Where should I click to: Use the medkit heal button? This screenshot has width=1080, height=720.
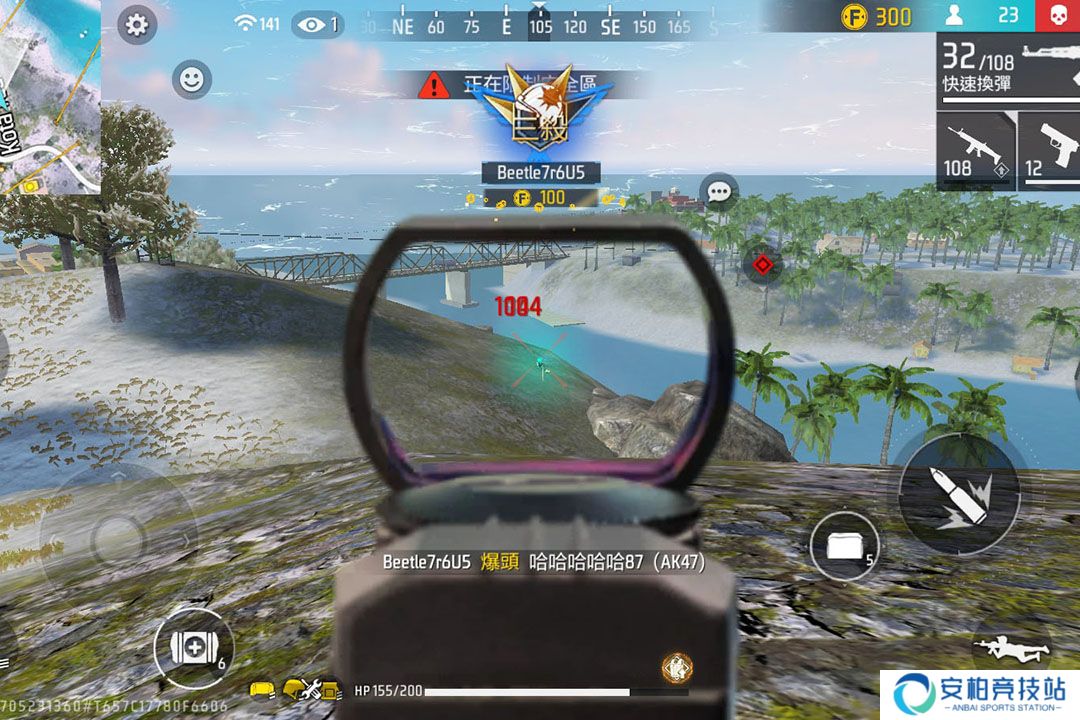192,647
